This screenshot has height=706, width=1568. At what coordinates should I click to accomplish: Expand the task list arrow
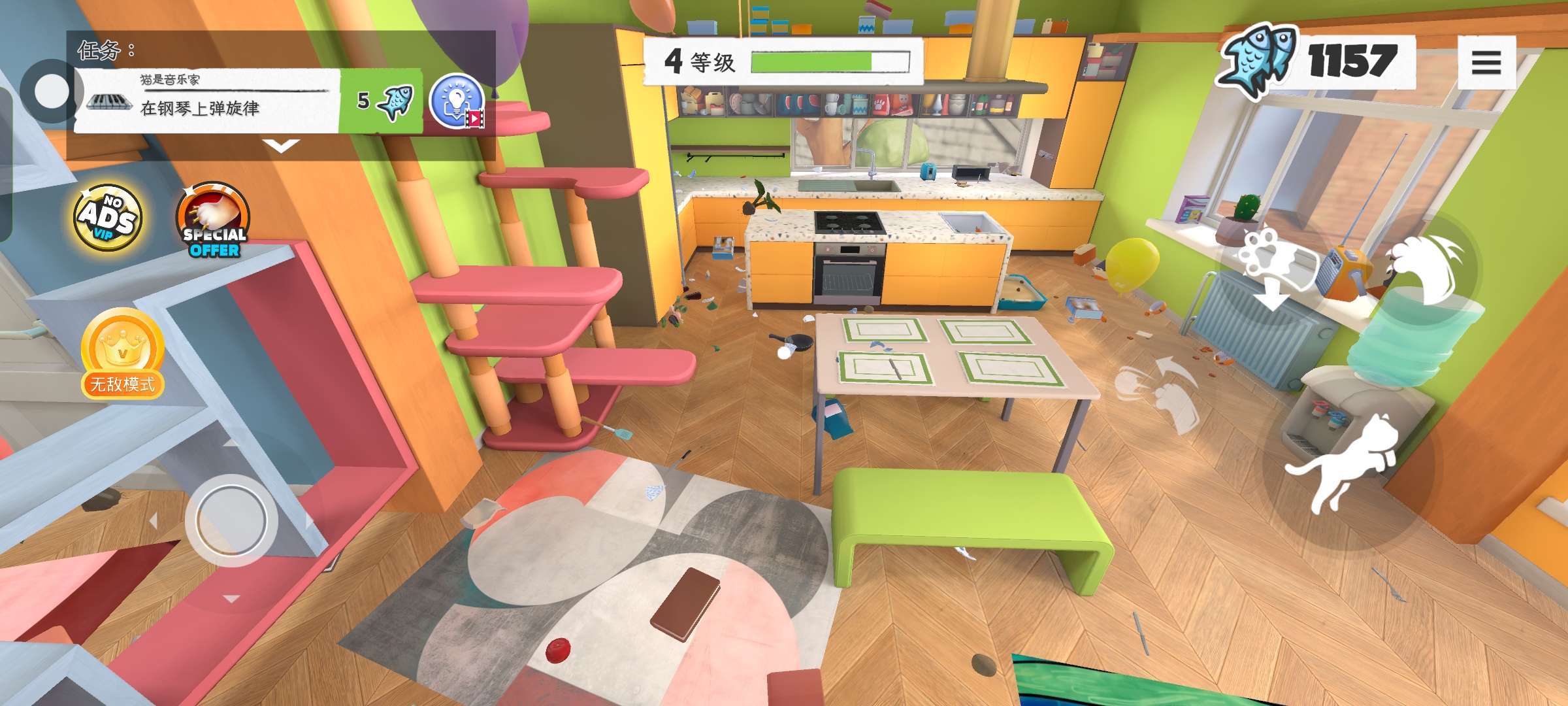click(x=281, y=146)
